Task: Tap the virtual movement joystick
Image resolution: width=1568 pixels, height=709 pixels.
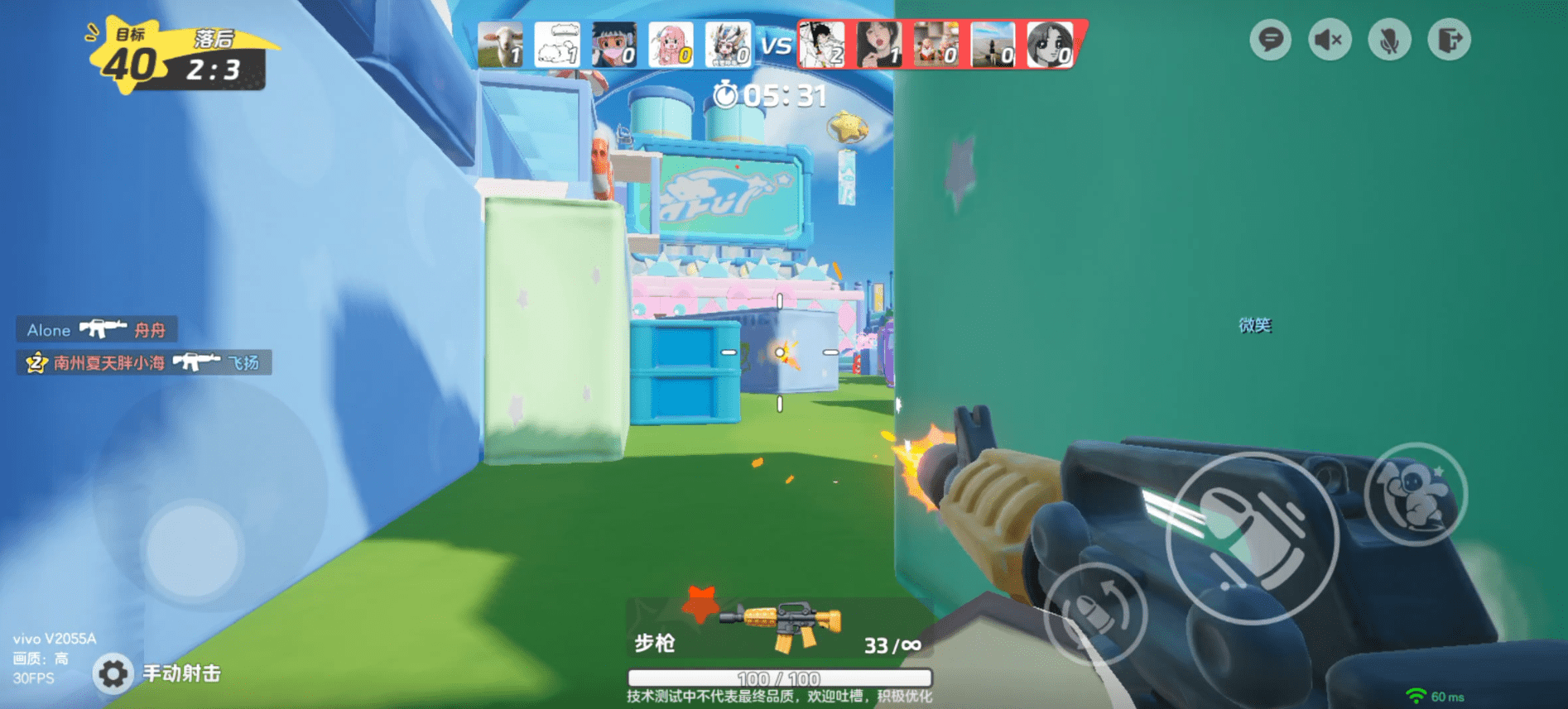Action: pyautogui.click(x=194, y=548)
